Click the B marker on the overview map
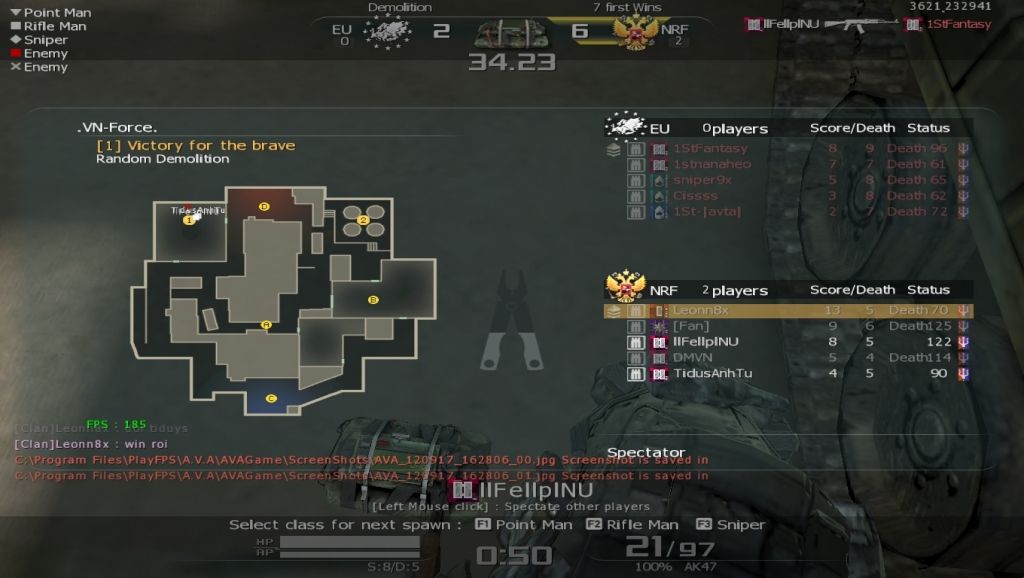This screenshot has width=1024, height=578. tap(373, 299)
